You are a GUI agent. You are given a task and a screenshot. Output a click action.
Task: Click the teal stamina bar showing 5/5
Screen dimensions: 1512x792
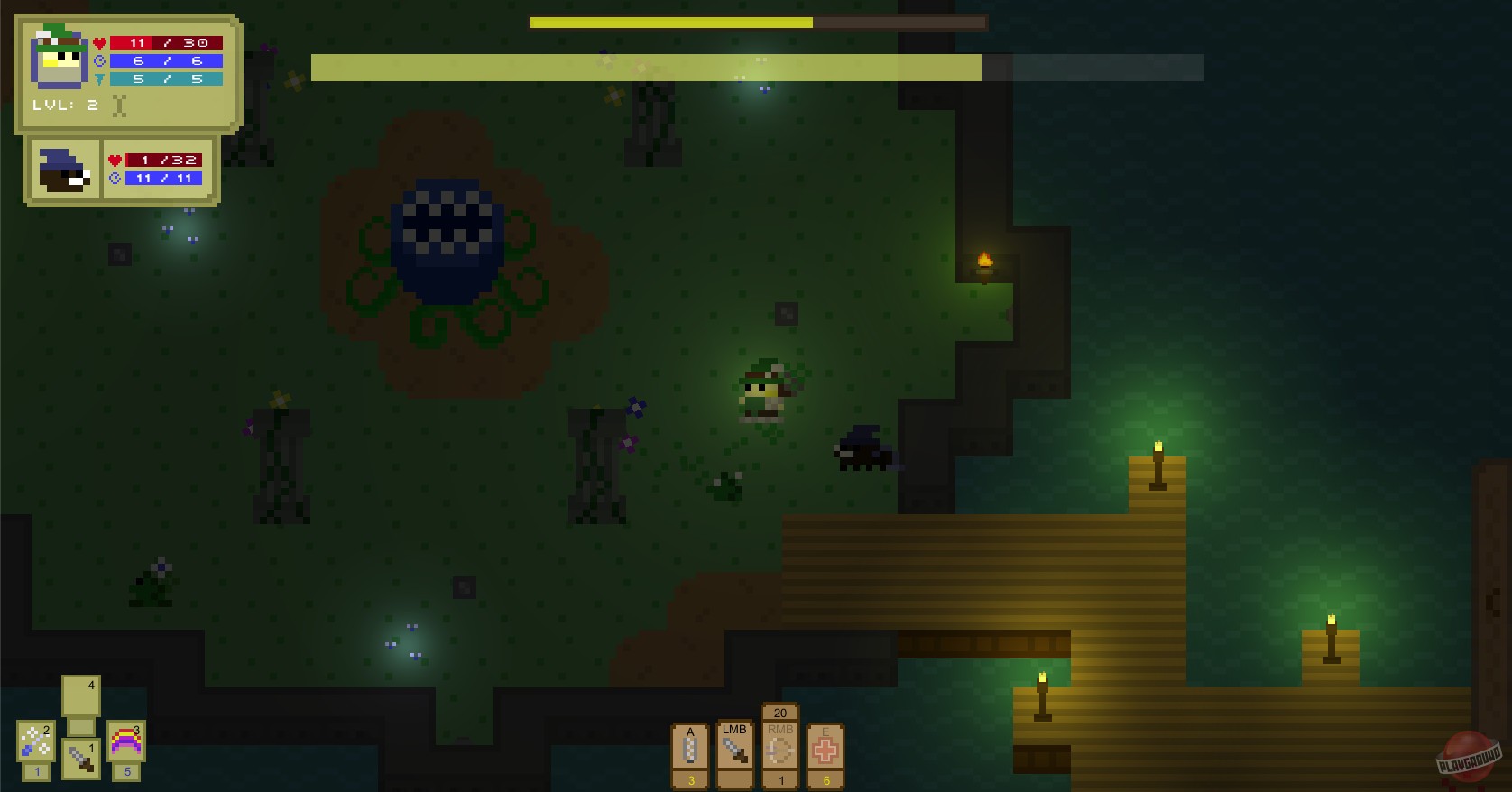pyautogui.click(x=165, y=78)
